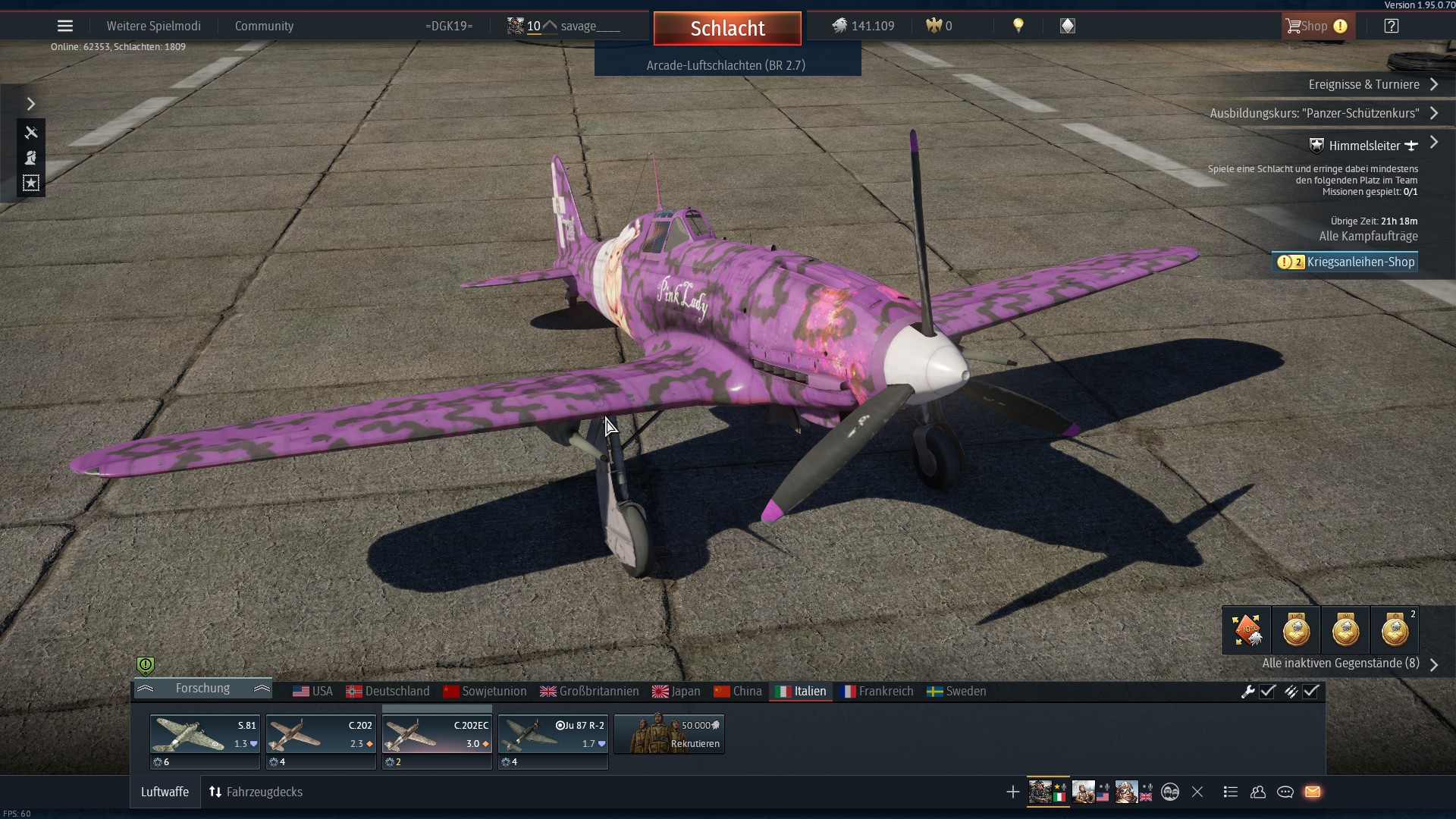Switch to the USA nation tab

[313, 691]
